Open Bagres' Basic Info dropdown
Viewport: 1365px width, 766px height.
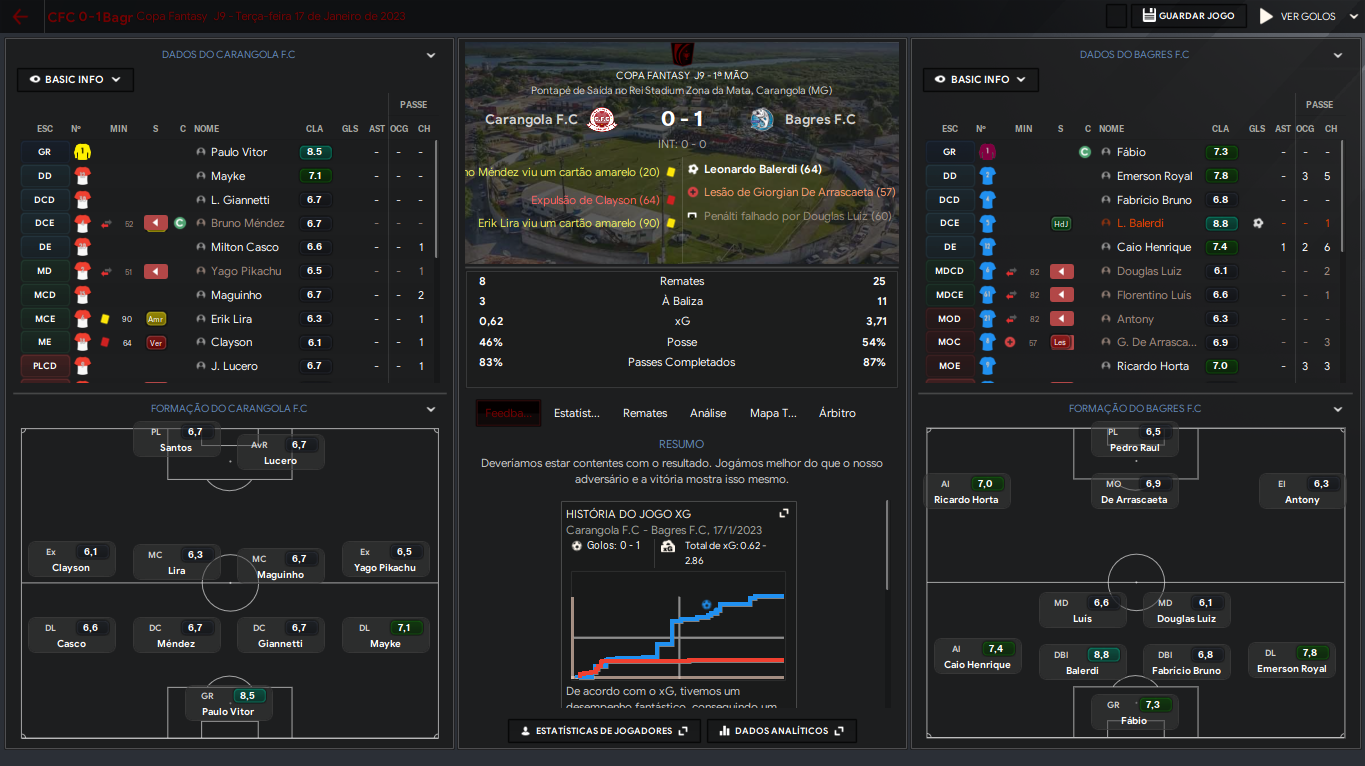[980, 79]
